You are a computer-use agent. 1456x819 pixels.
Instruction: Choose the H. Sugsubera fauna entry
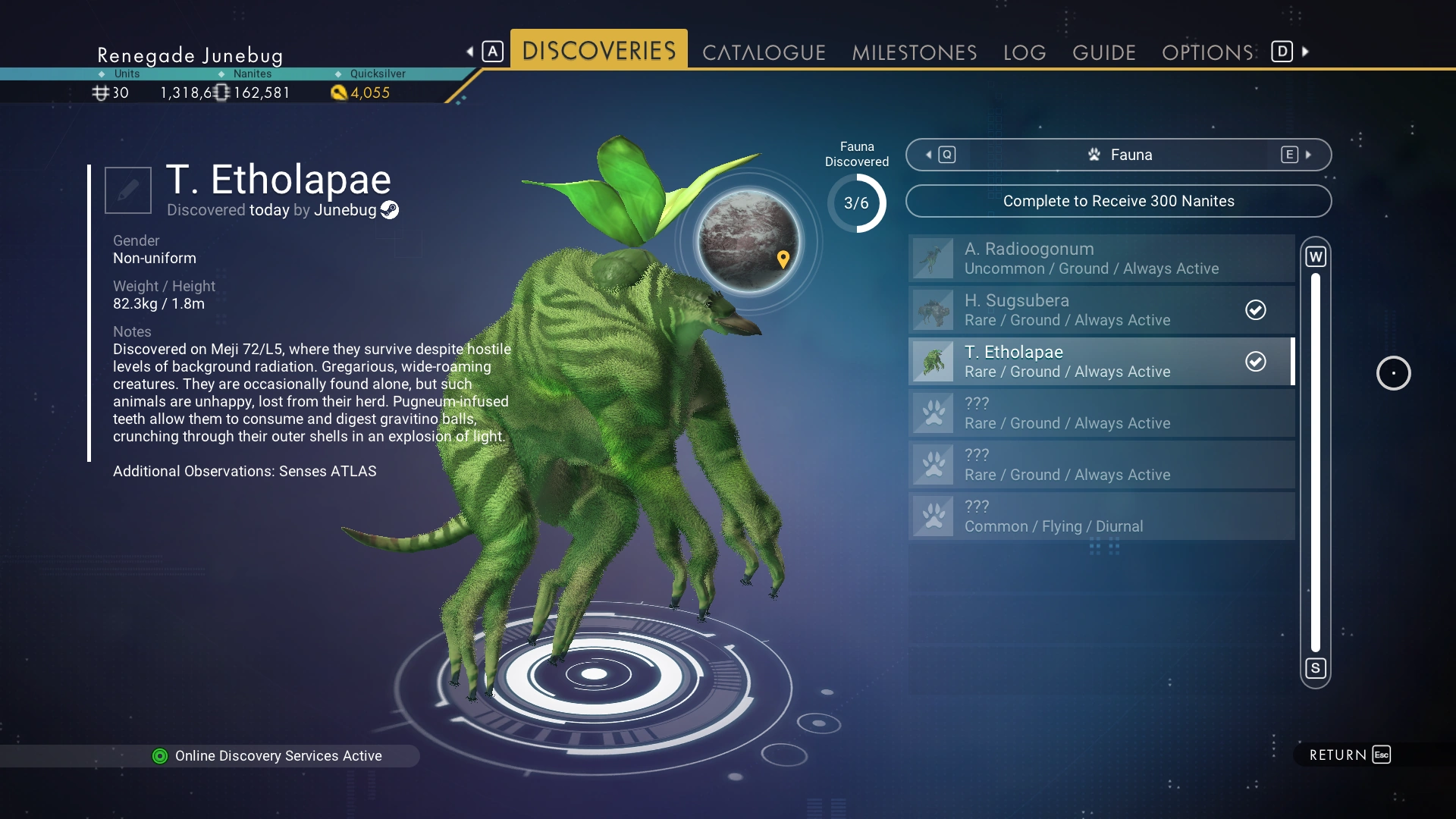pos(1101,310)
